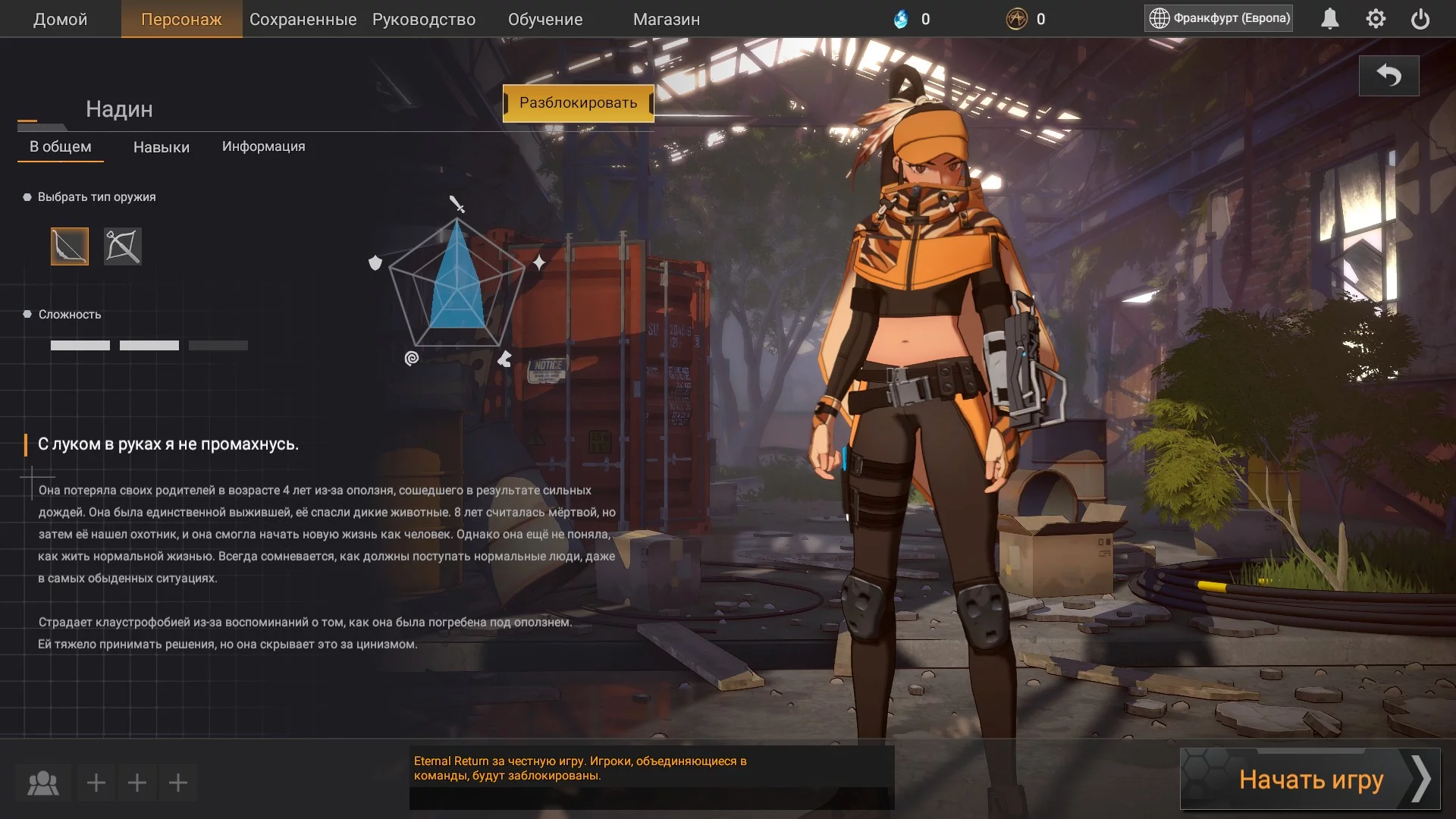Open the Обучение section
Image resolution: width=1456 pixels, height=819 pixels.
pyautogui.click(x=545, y=19)
